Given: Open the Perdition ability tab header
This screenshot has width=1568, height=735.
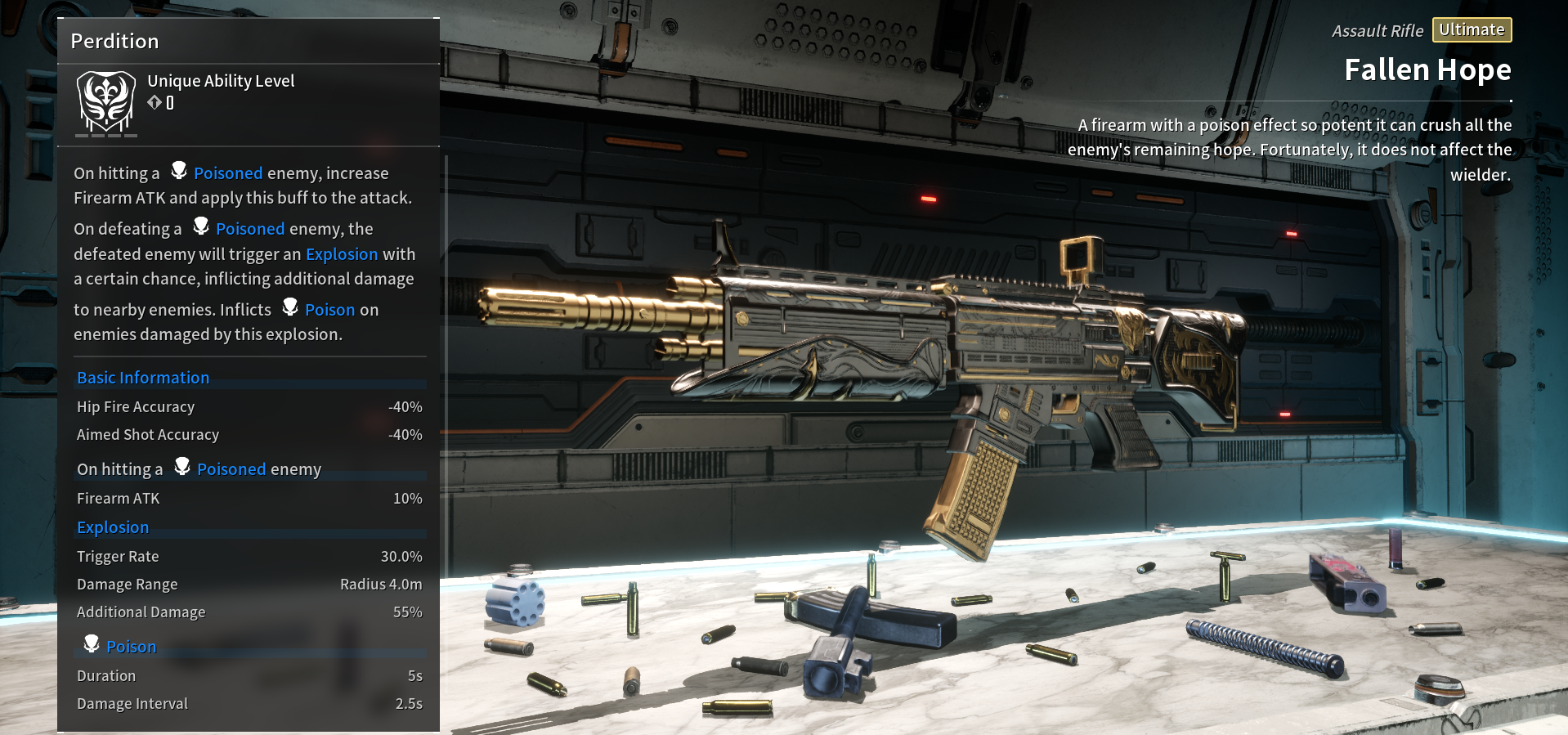Looking at the screenshot, I should tap(114, 40).
